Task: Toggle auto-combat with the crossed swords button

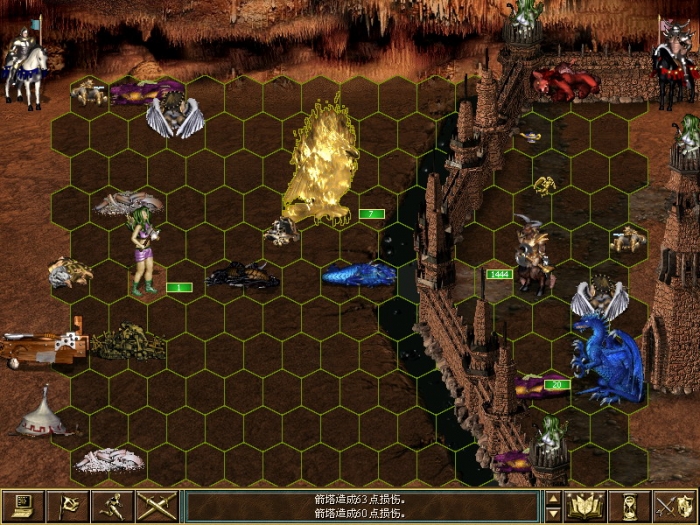Action: [157, 505]
